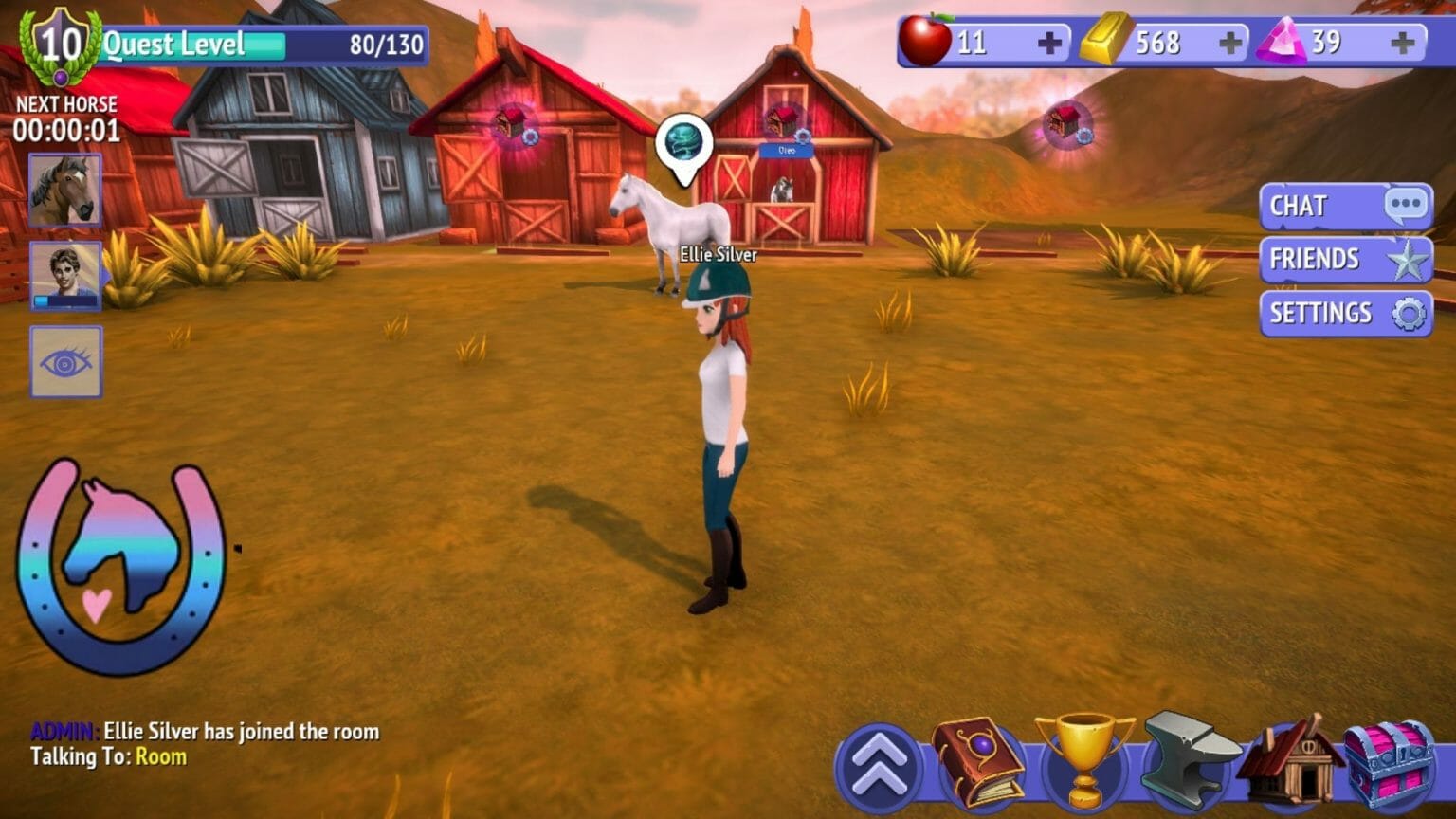Click the upgrade icon above the red barn
The height and width of the screenshot is (819, 1456).
point(783,120)
